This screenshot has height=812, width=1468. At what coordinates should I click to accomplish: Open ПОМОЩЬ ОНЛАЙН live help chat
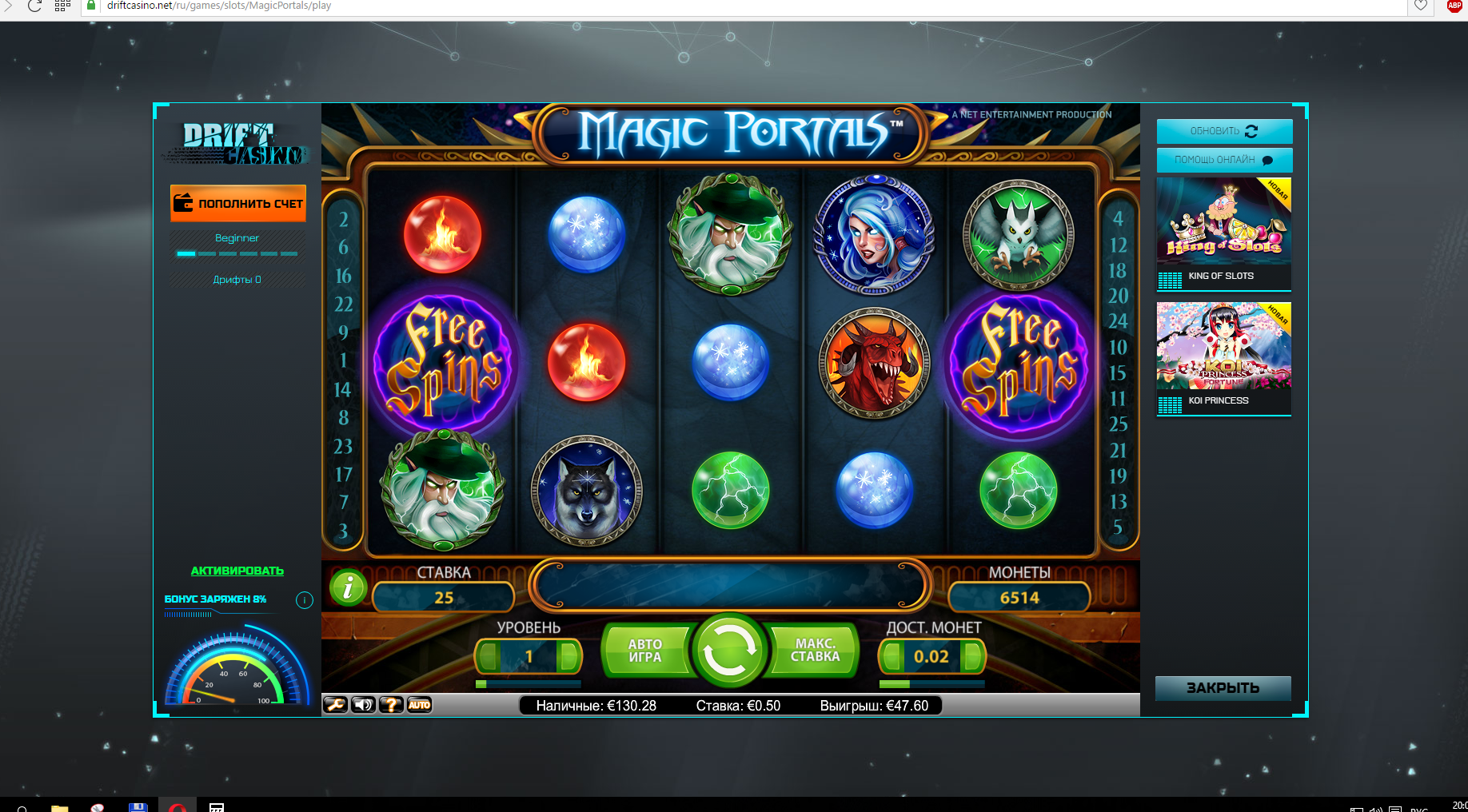pyautogui.click(x=1223, y=160)
